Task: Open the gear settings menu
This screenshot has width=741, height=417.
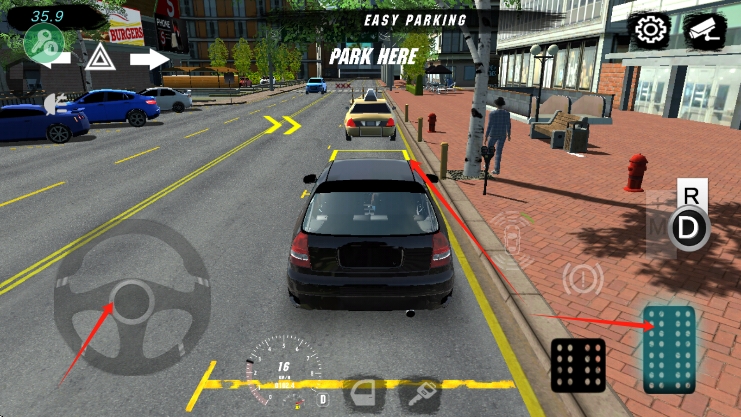Action: 651,31
